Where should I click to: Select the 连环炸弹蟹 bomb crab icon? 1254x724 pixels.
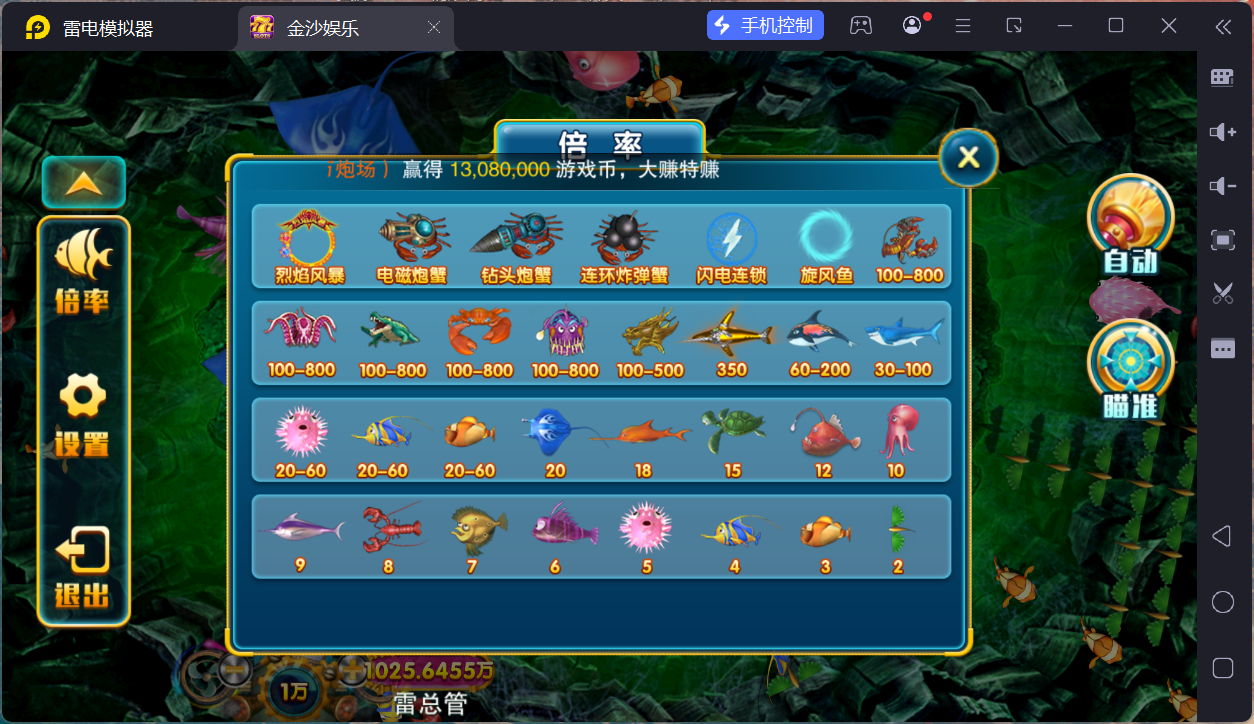[624, 238]
